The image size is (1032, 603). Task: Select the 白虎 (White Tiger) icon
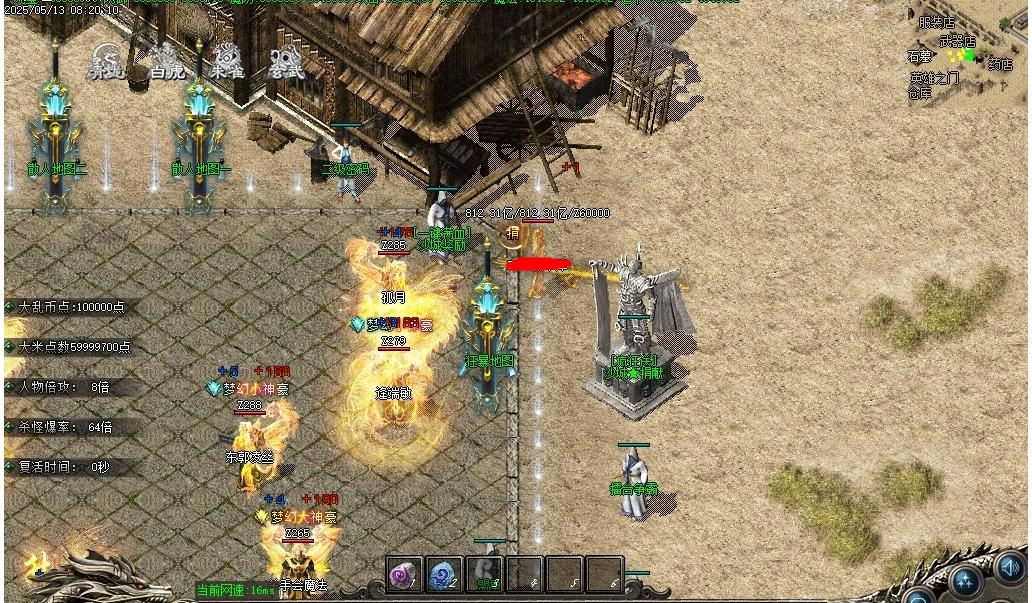pyautogui.click(x=165, y=60)
